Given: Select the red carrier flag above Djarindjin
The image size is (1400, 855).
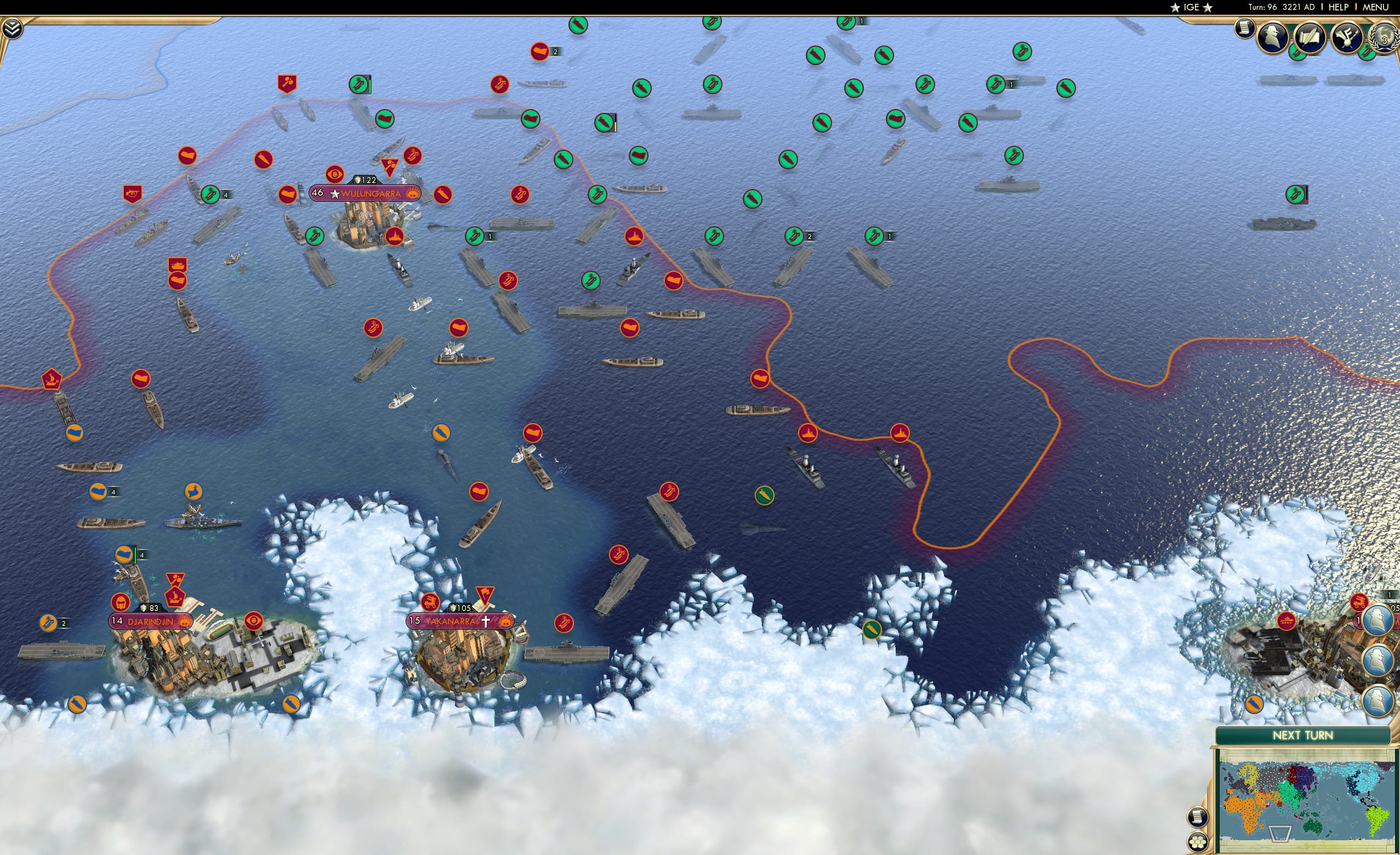Looking at the screenshot, I should click(175, 595).
